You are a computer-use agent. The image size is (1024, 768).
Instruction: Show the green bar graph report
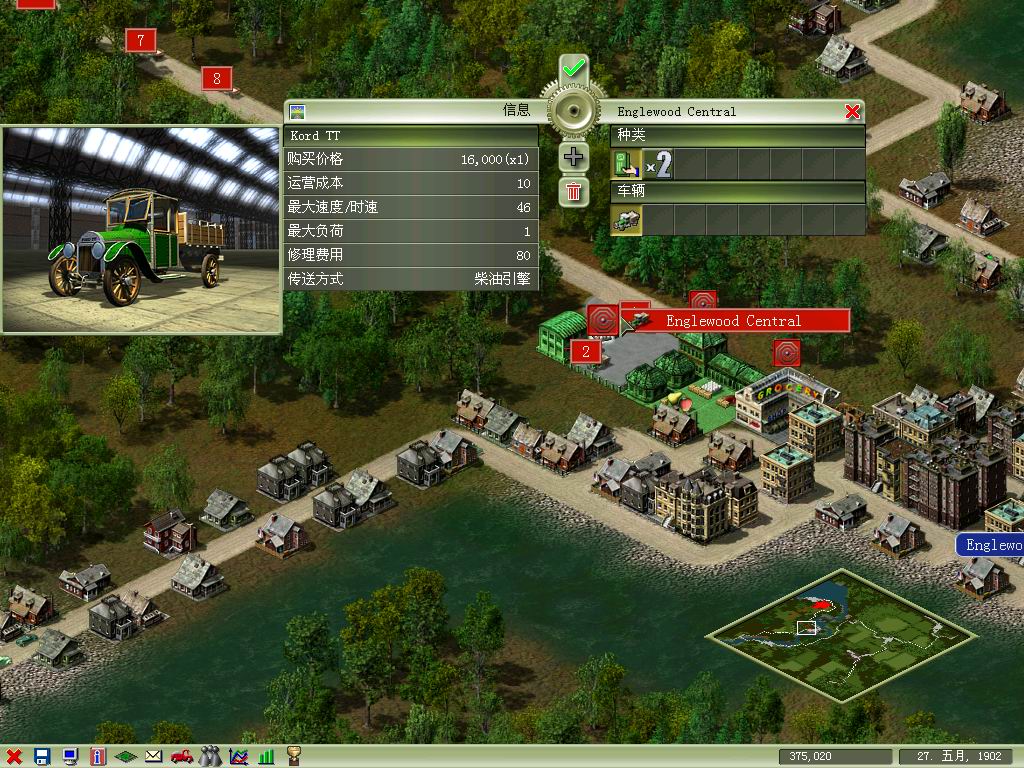coord(266,757)
